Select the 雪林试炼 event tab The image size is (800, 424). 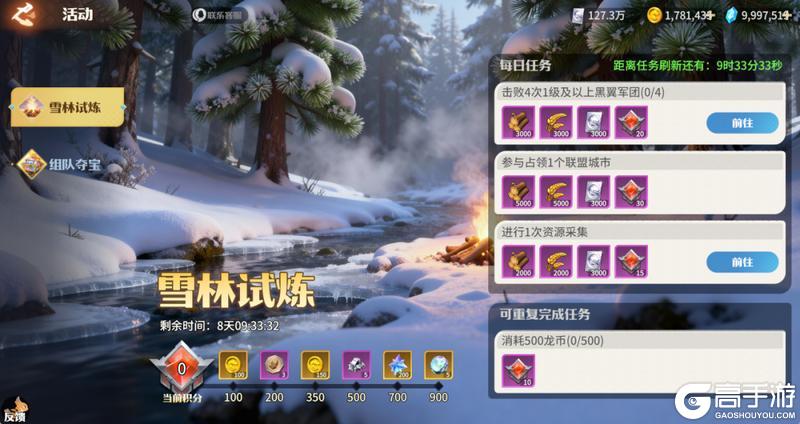[x=67, y=108]
